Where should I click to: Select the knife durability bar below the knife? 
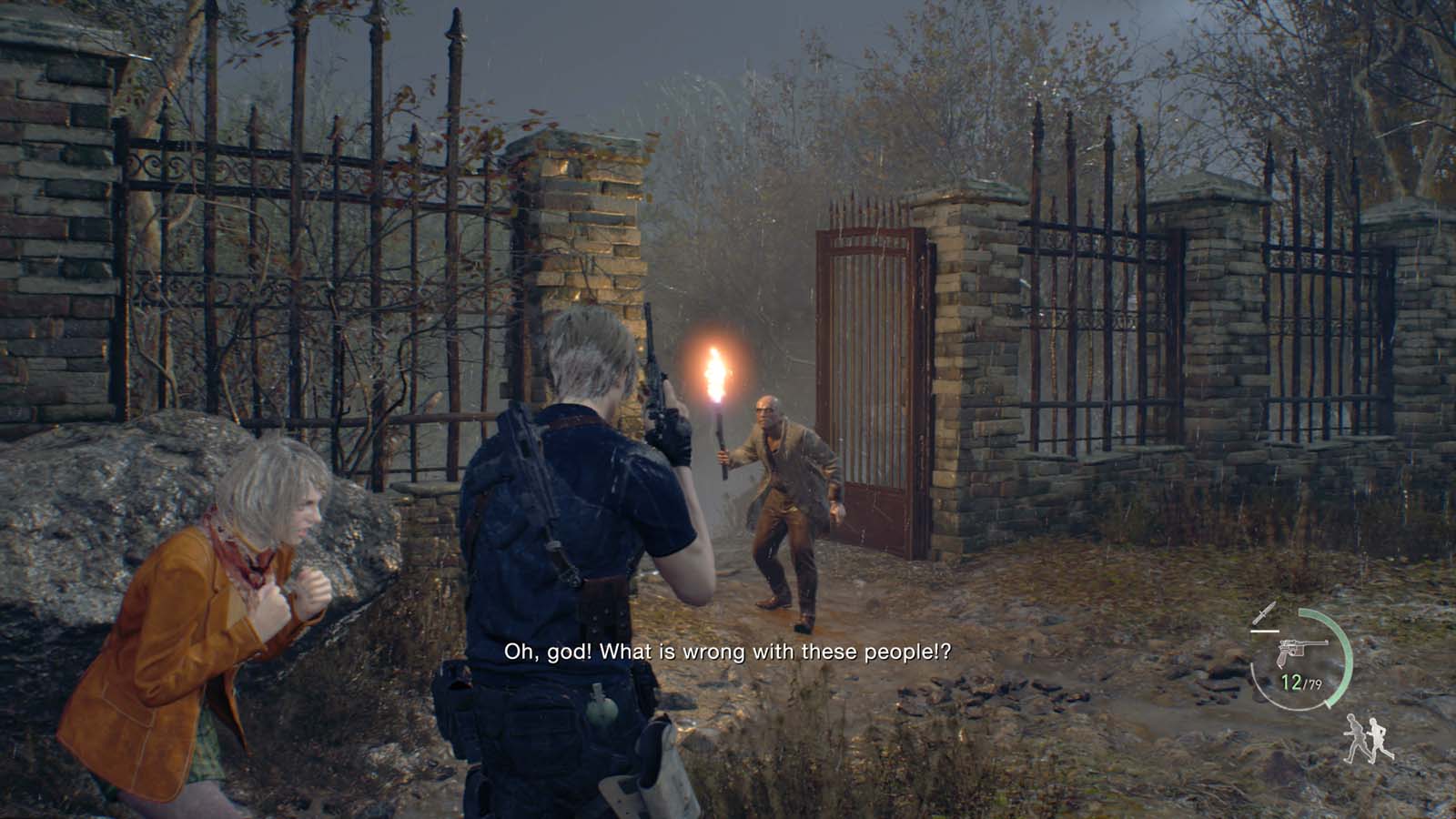[1264, 632]
